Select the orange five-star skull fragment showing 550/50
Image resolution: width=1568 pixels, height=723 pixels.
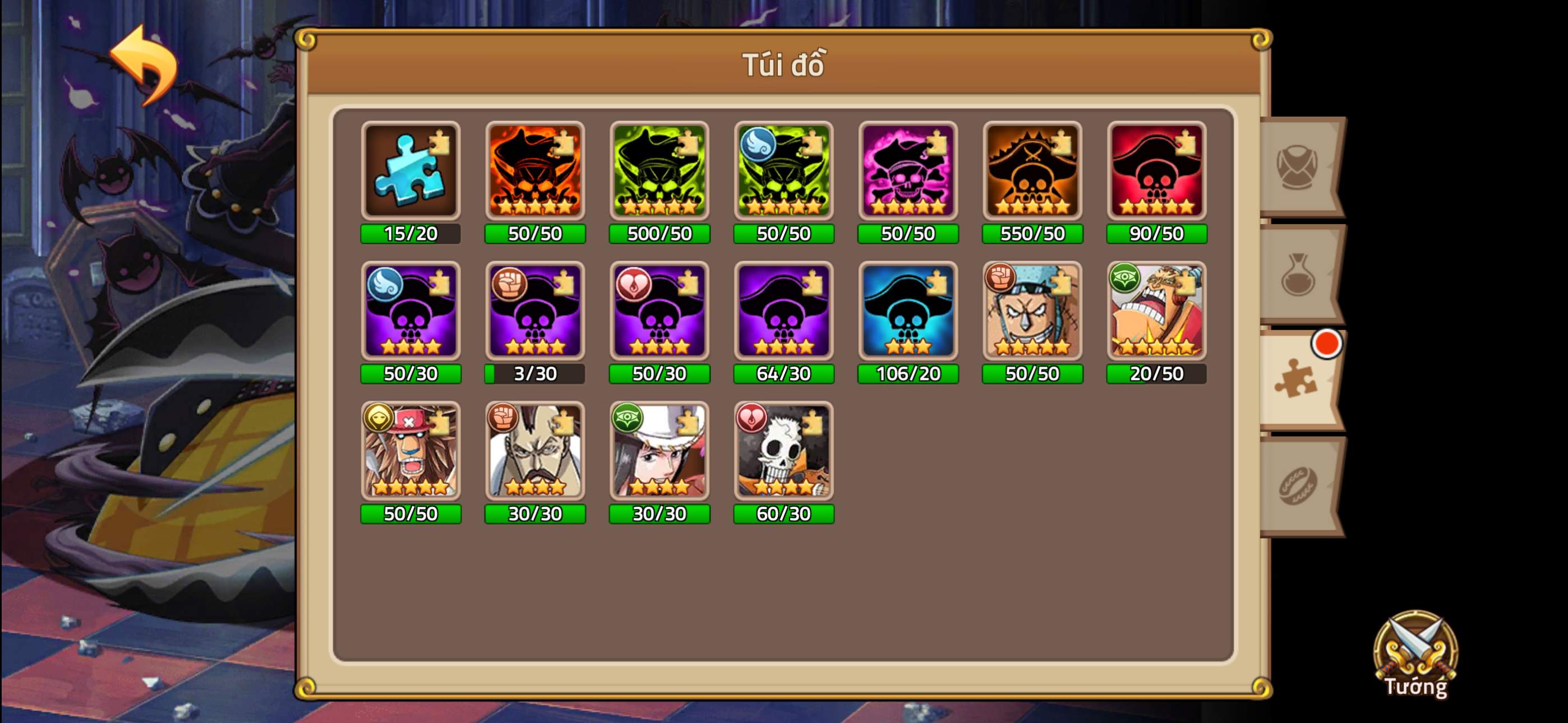1032,172
